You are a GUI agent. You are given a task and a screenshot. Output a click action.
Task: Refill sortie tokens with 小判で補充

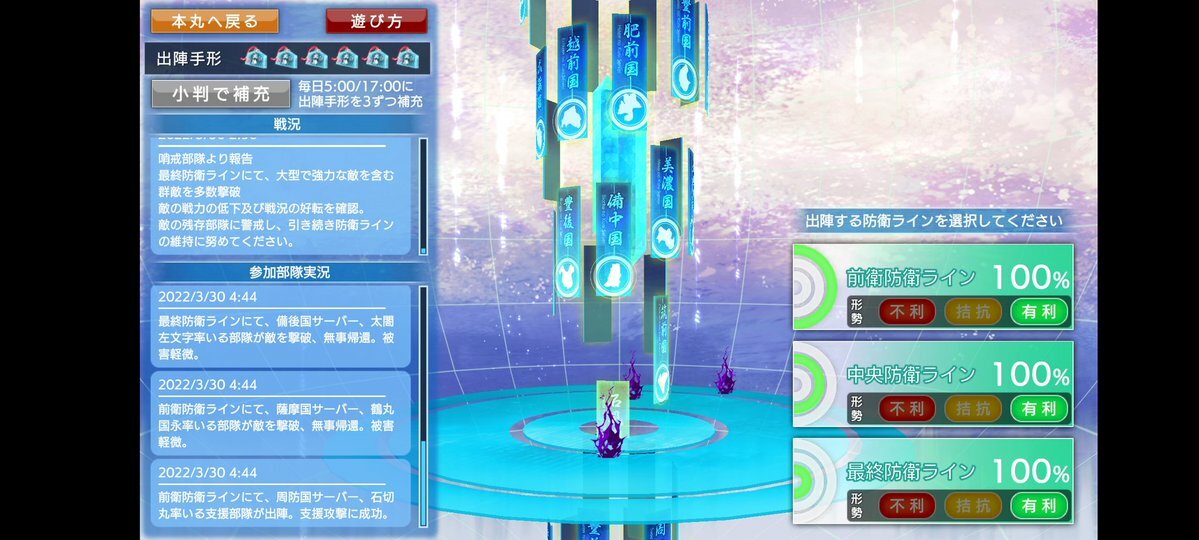(221, 94)
